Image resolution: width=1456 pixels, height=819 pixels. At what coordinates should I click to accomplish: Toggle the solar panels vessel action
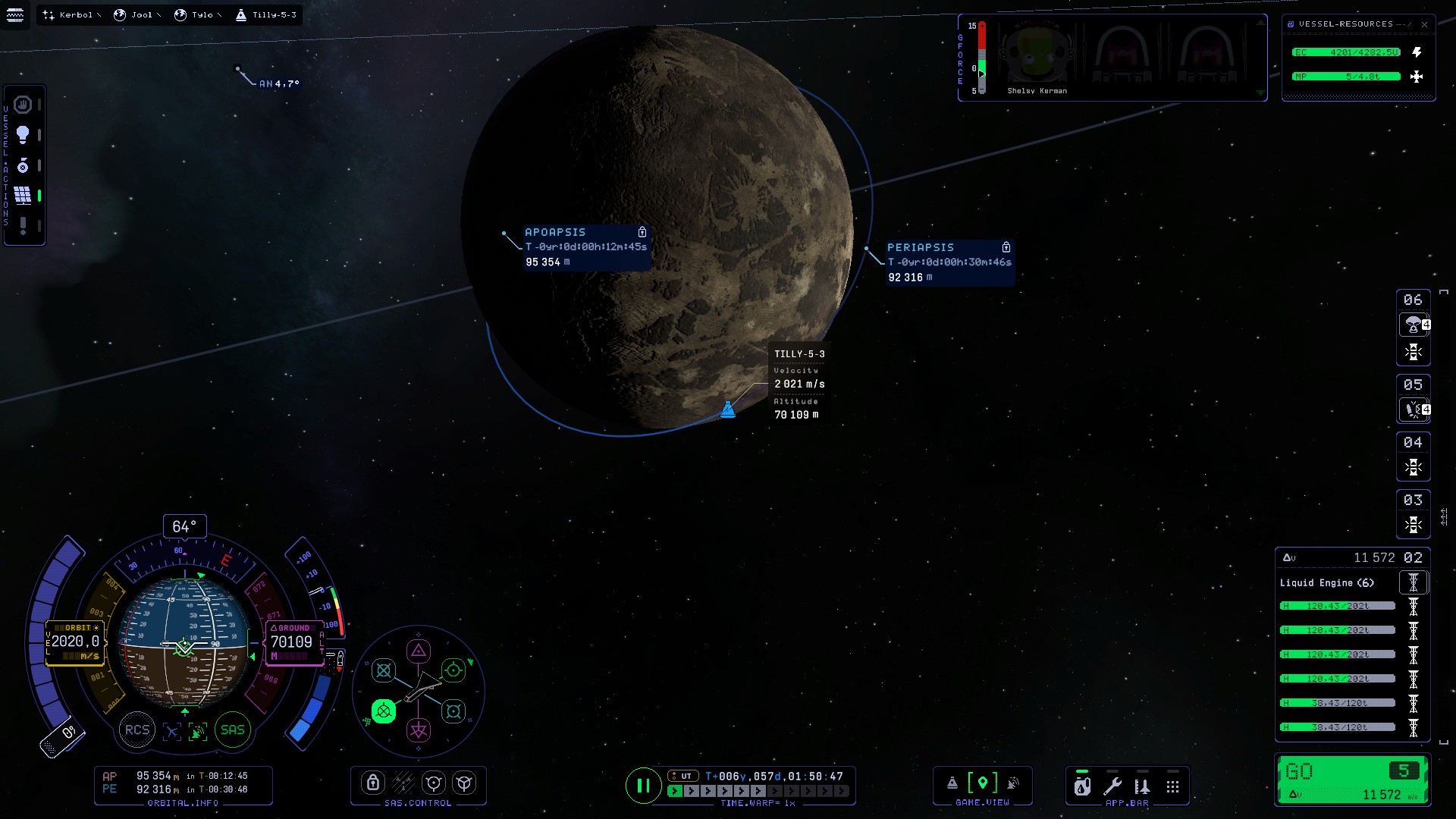click(x=23, y=196)
